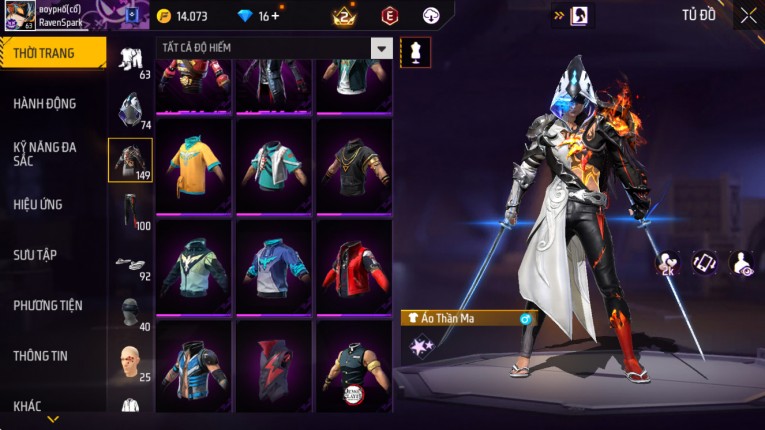The height and width of the screenshot is (430, 765).
Task: Open the face category showing 25
Action: (x=130, y=364)
